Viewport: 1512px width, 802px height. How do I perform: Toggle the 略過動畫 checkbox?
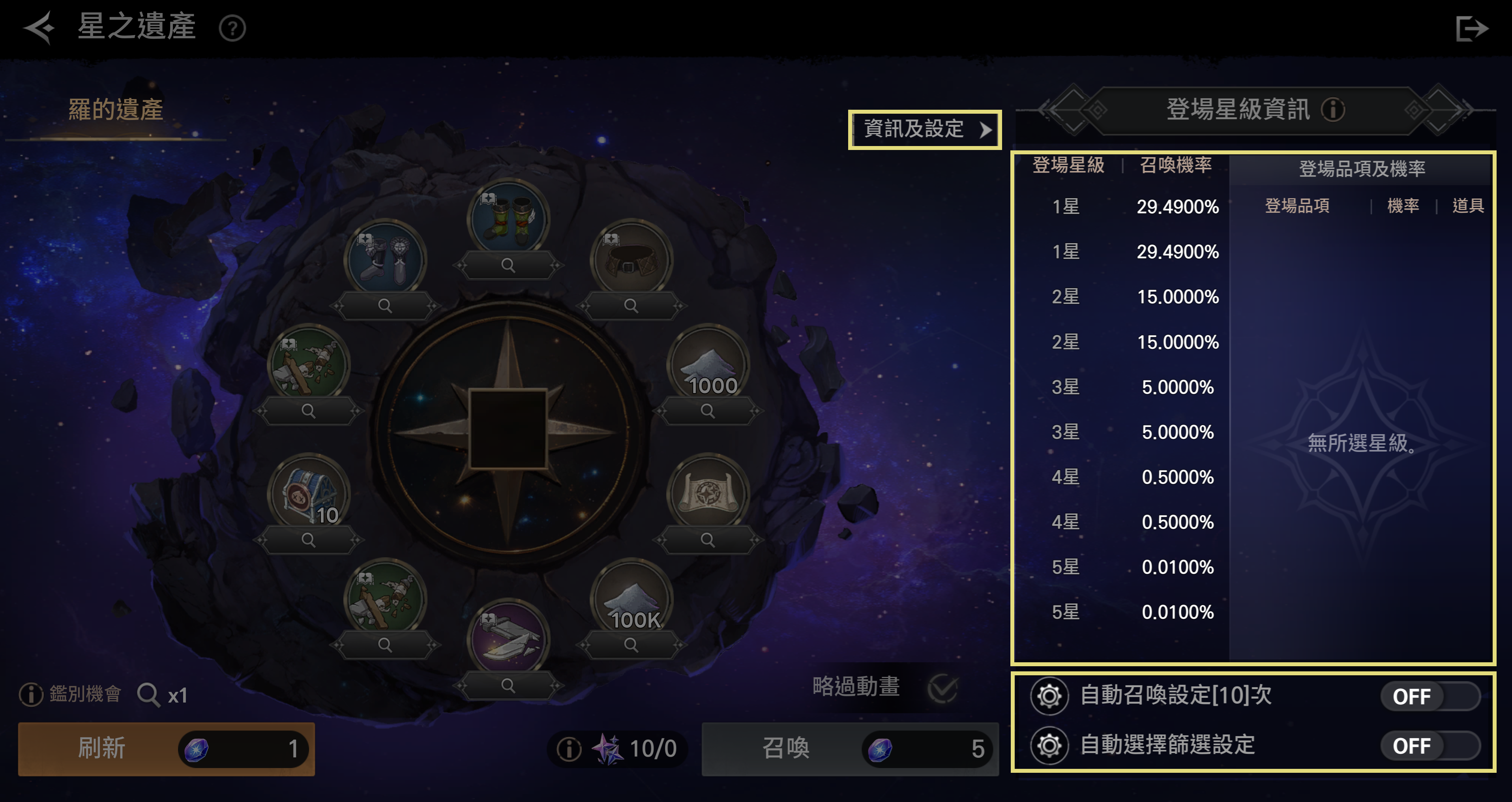pyautogui.click(x=942, y=688)
